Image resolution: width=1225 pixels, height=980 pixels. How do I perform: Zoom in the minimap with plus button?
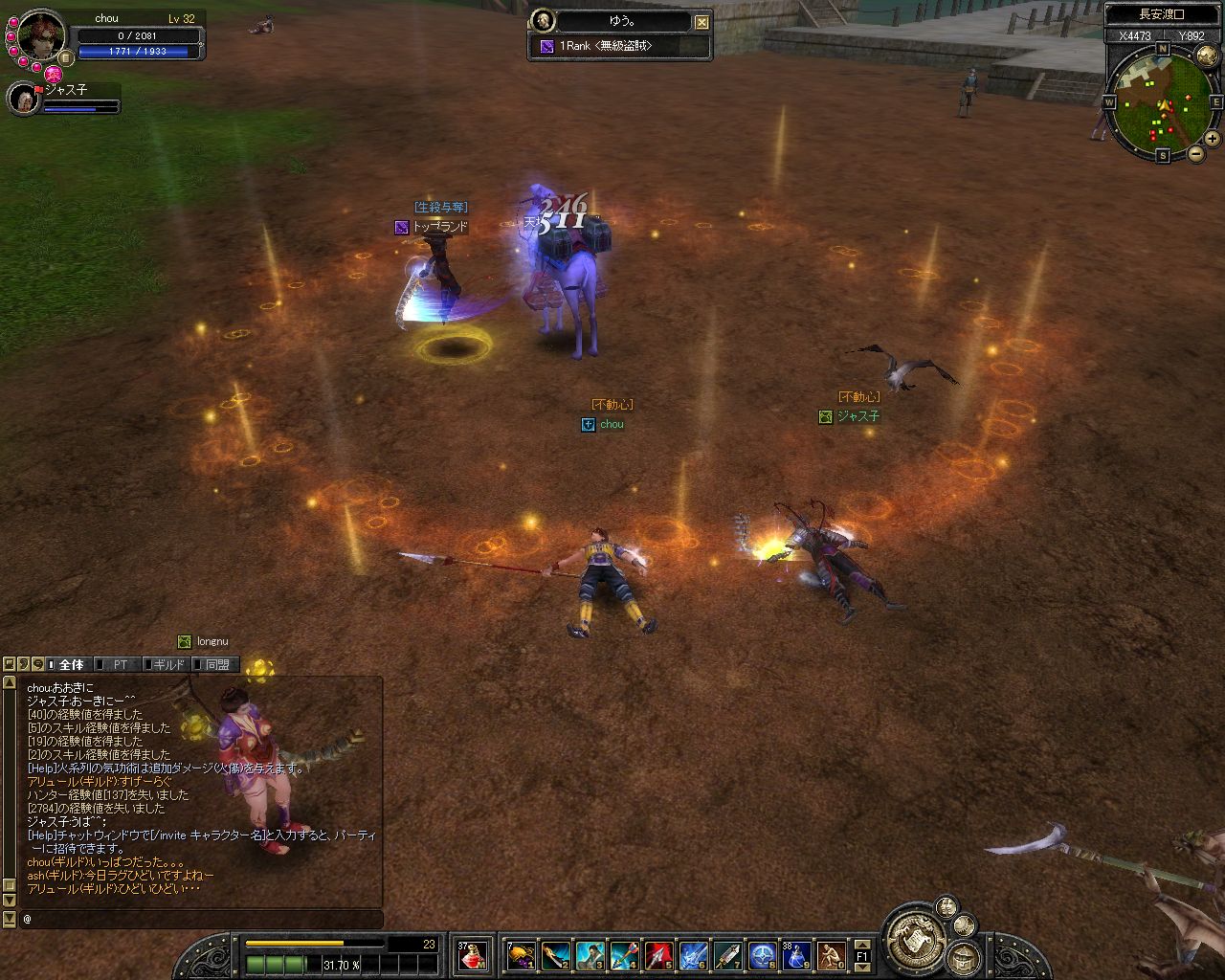point(1213,139)
